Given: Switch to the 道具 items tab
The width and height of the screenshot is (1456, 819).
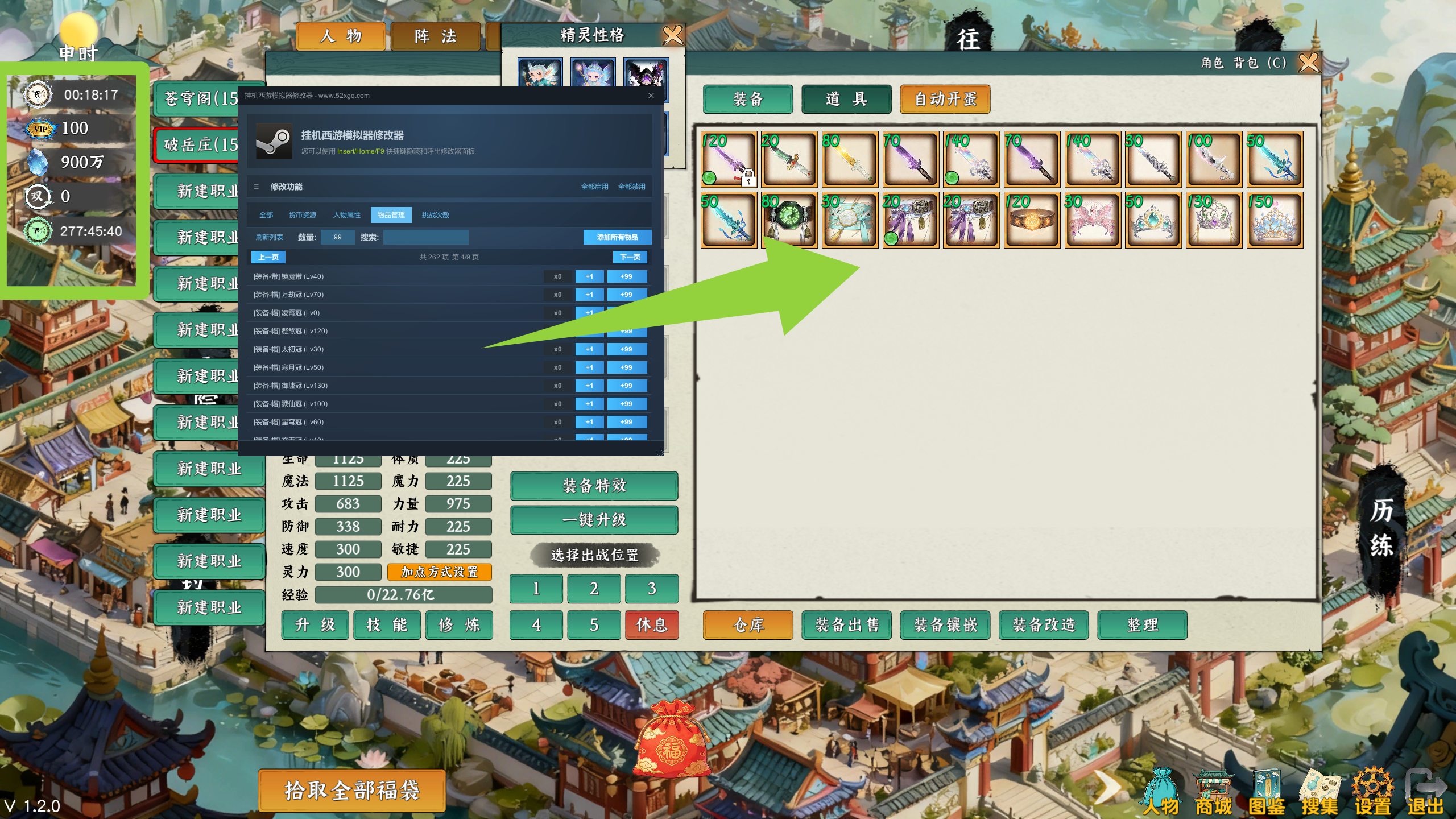Looking at the screenshot, I should tap(846, 100).
